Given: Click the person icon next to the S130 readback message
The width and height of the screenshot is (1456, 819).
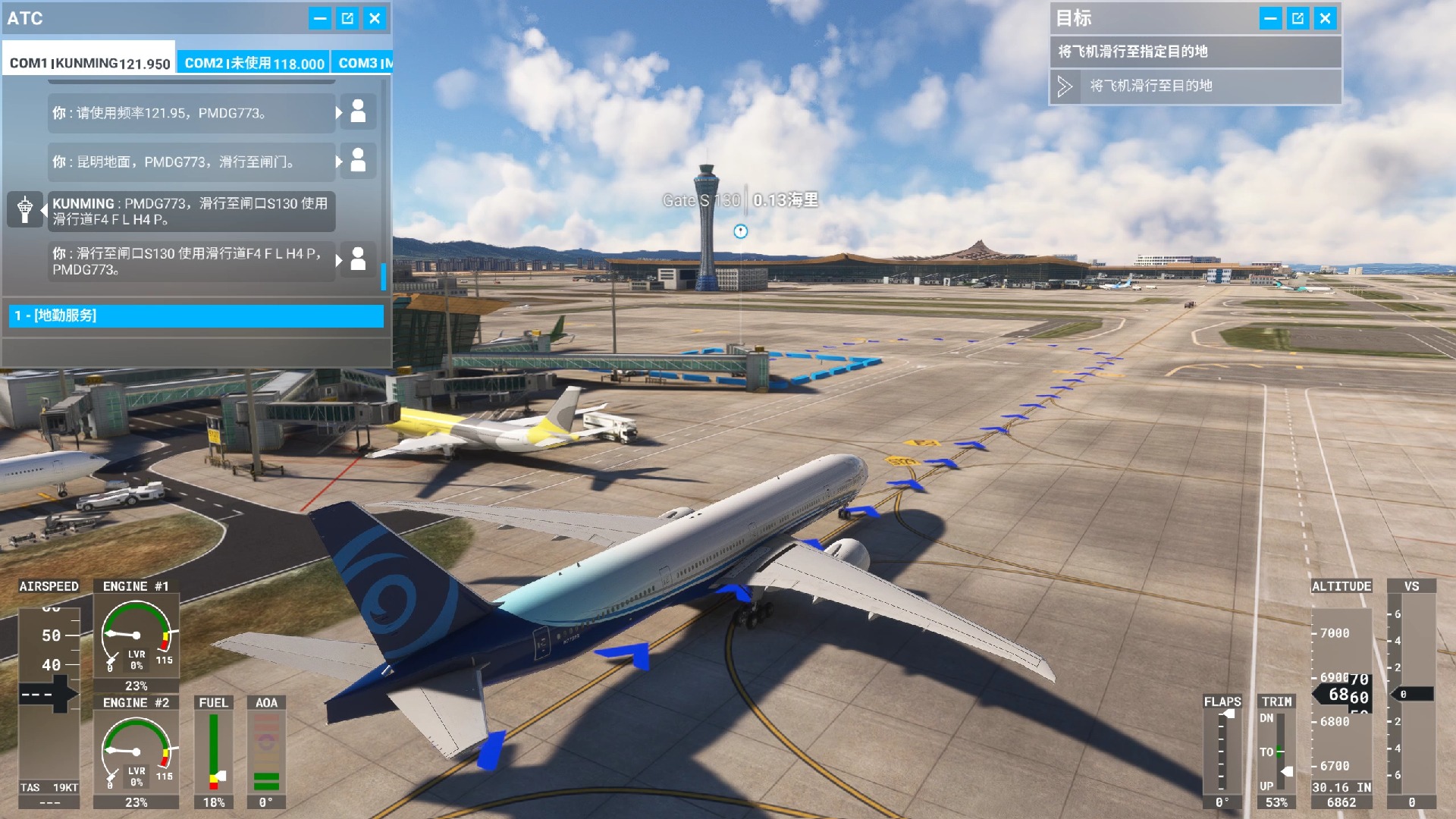Looking at the screenshot, I should coord(358,259).
